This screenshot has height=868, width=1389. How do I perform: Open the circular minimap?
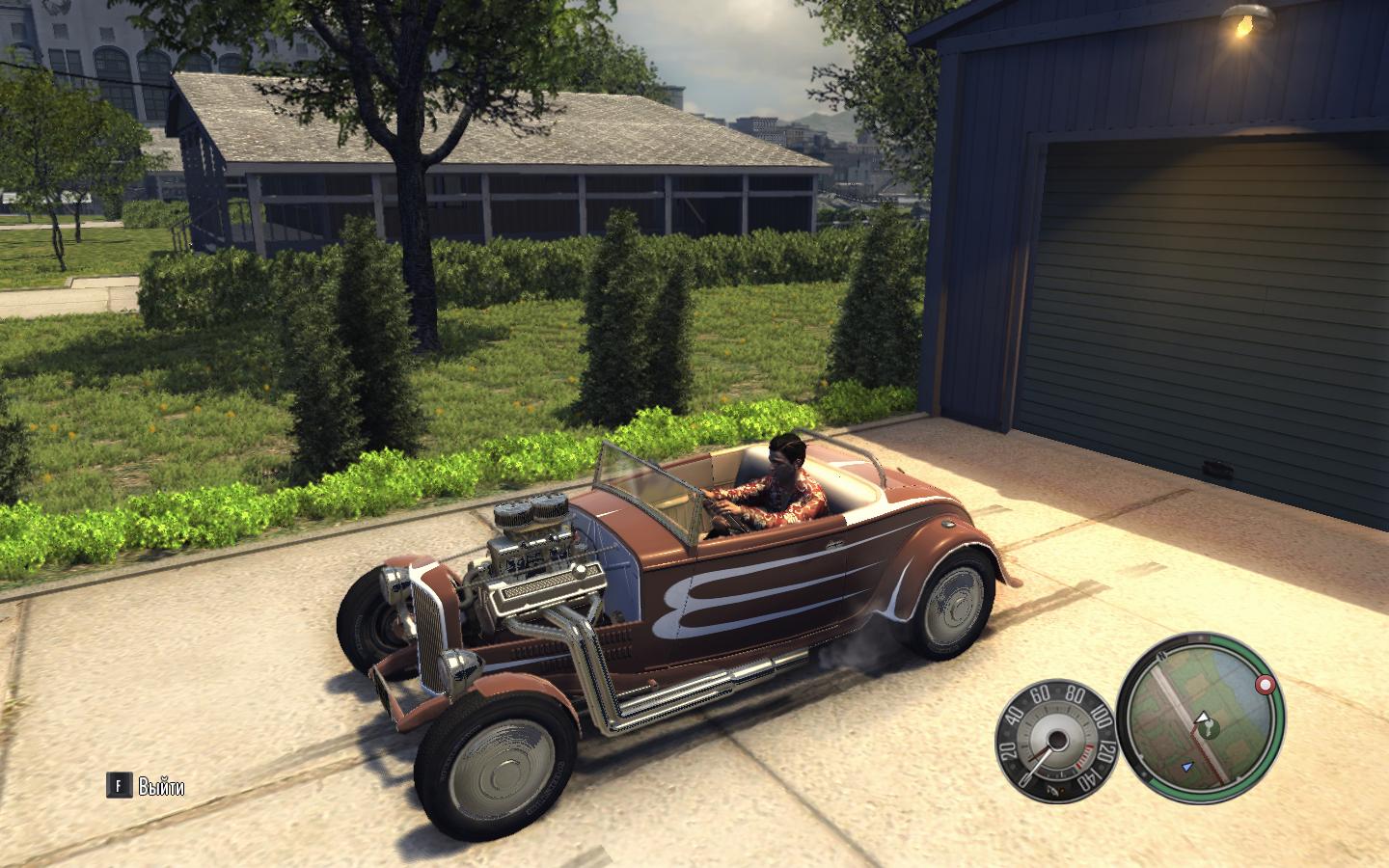[1202, 718]
